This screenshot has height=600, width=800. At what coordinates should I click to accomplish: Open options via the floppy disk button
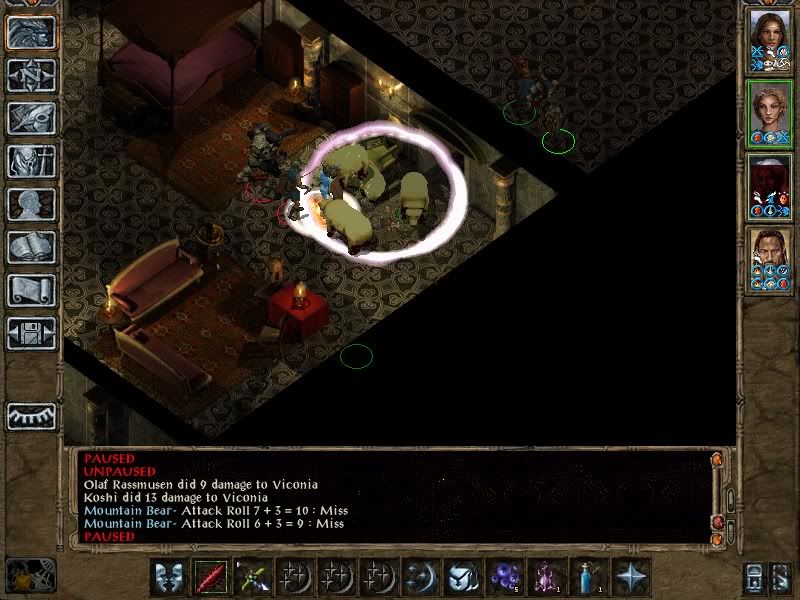[x=32, y=333]
